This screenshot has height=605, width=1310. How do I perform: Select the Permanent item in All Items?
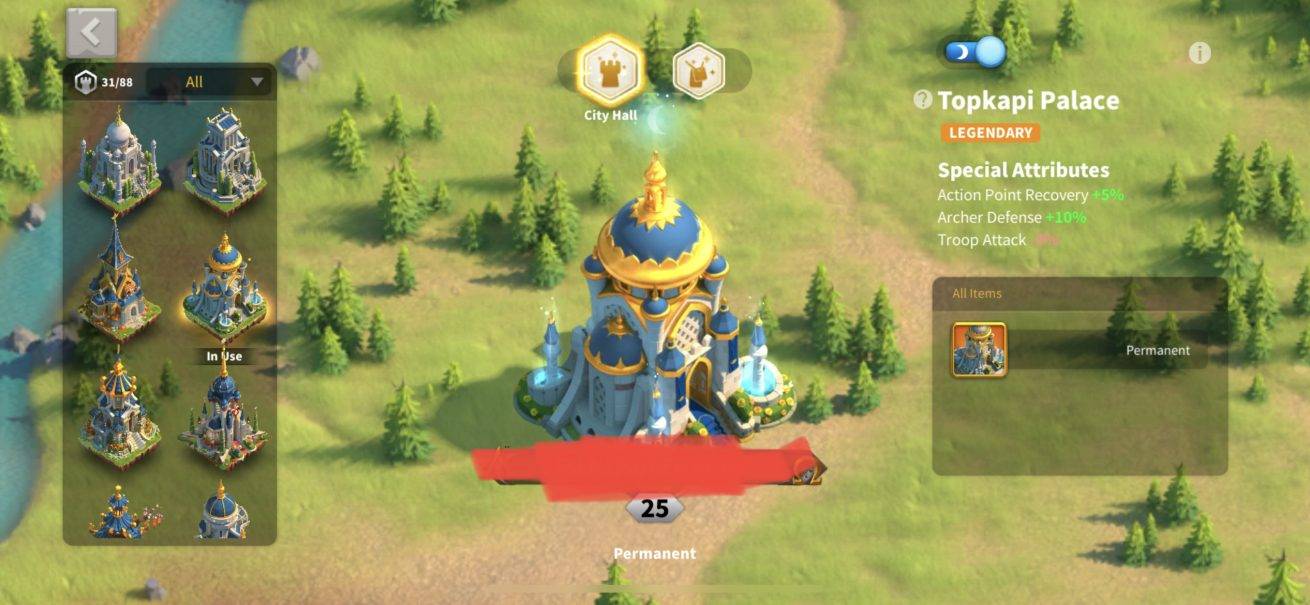(980, 350)
